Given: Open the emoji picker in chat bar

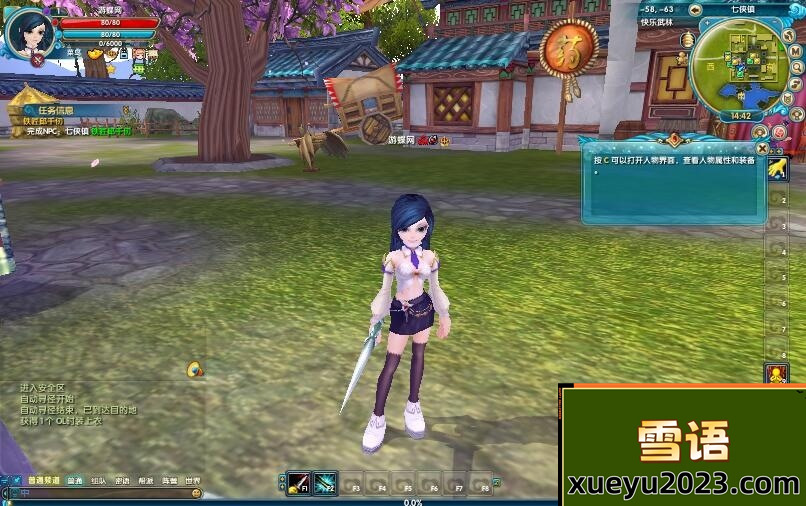Looking at the screenshot, I should tap(196, 494).
